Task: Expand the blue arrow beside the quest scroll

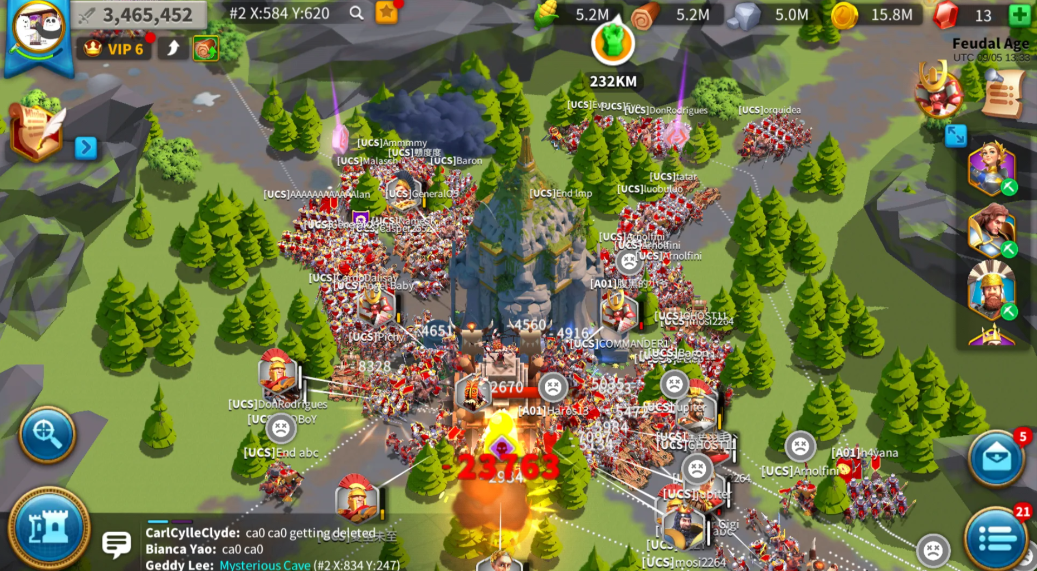Action: [x=86, y=147]
